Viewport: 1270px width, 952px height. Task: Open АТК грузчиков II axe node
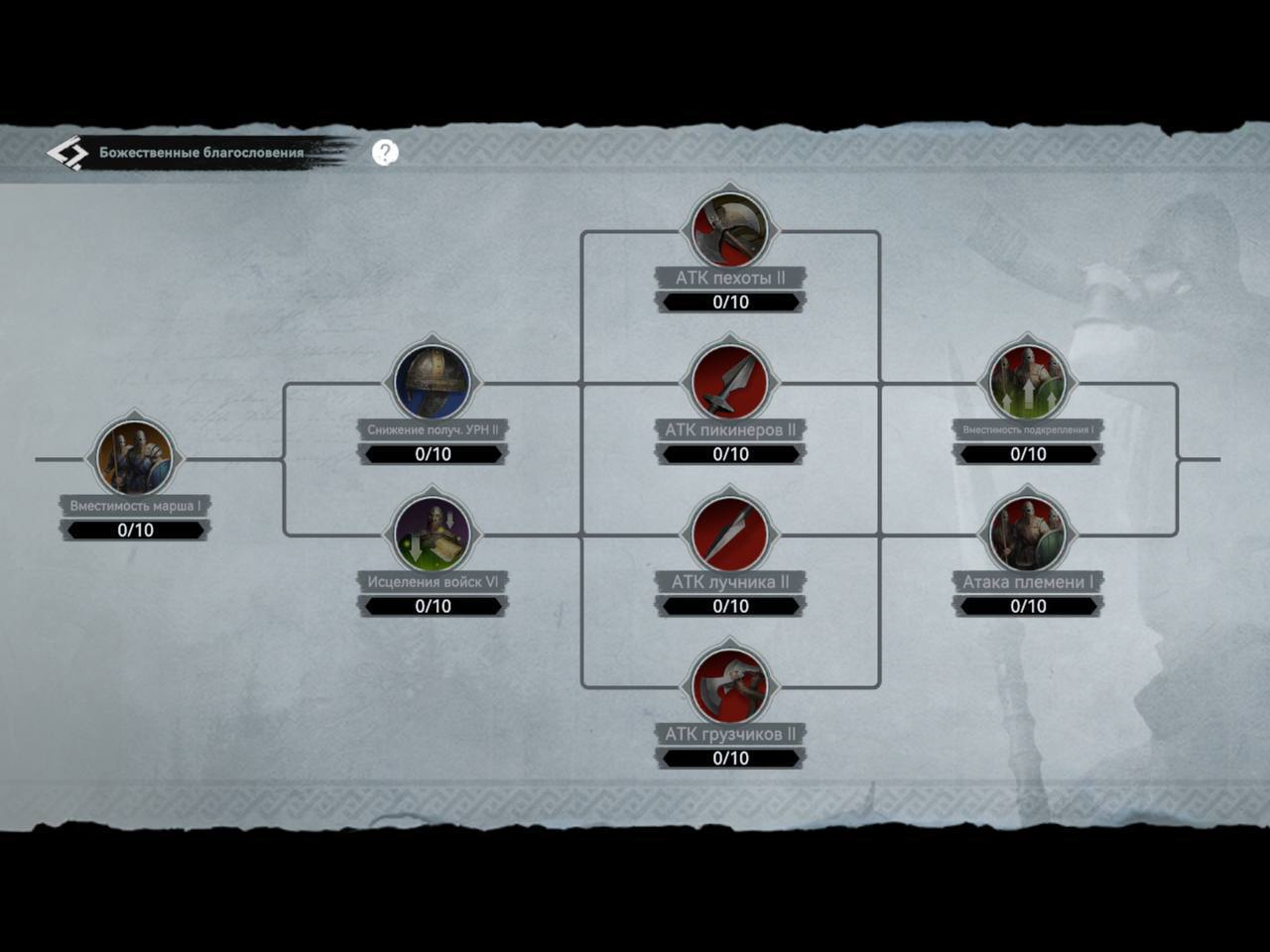click(x=730, y=686)
